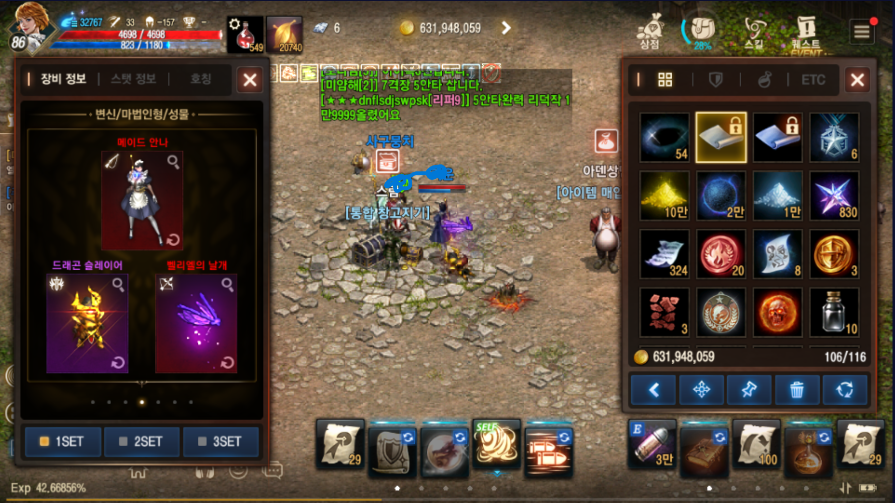Open the hamburger main menu
The height and width of the screenshot is (503, 895).
click(x=862, y=31)
